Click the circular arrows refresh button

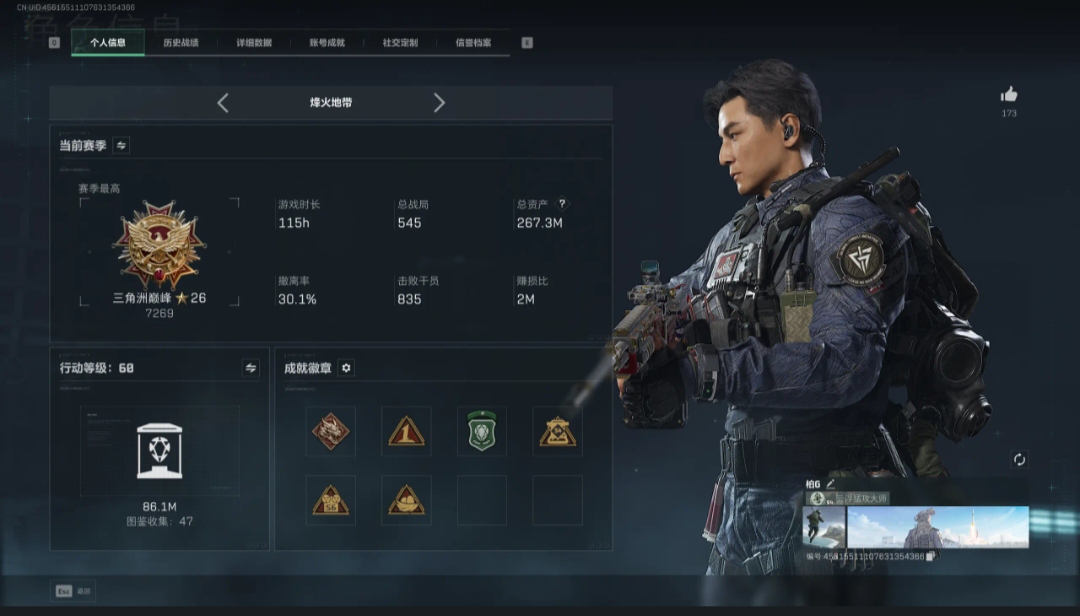(1019, 459)
